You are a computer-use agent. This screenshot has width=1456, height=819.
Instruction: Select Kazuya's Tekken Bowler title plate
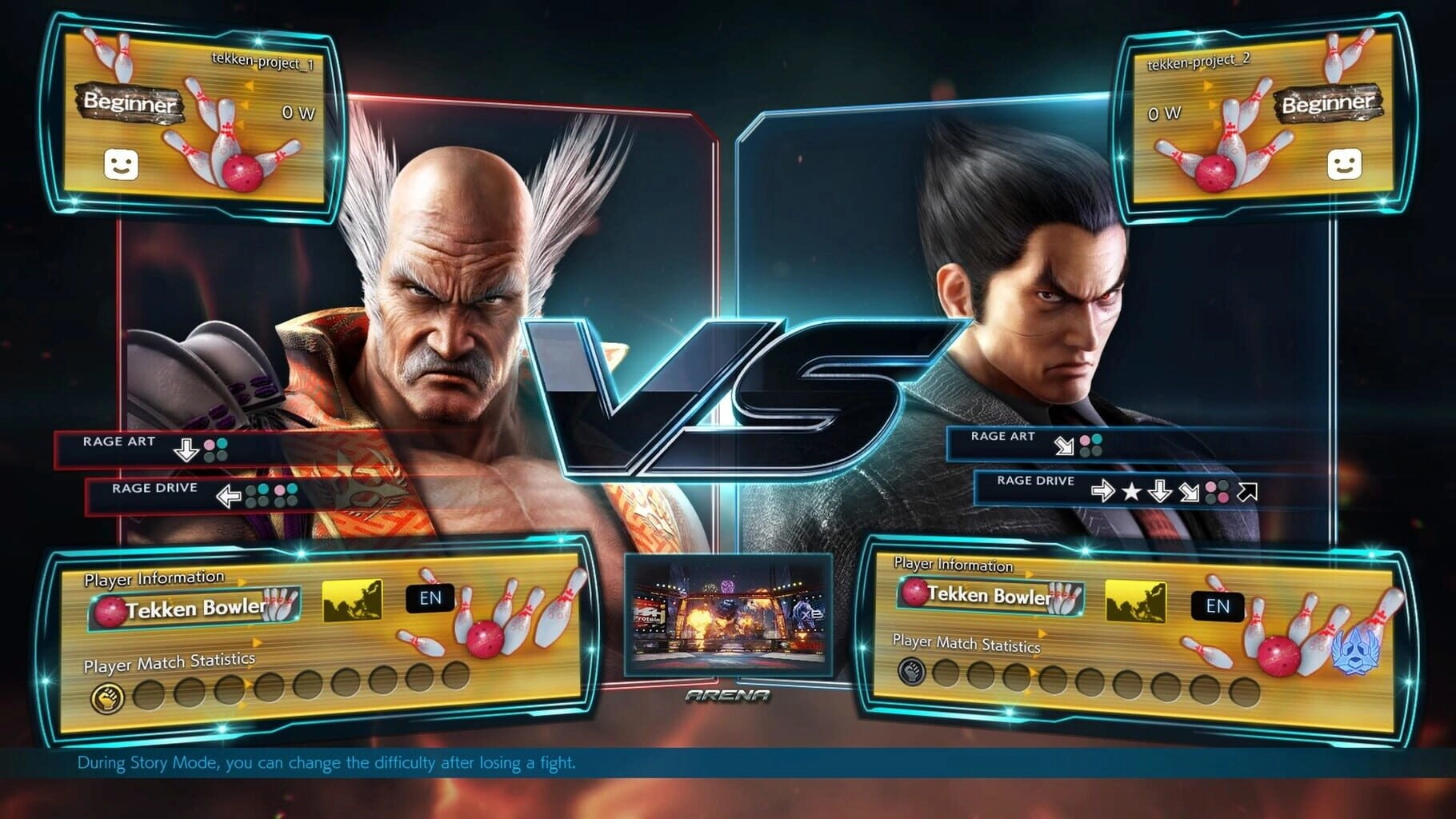point(990,595)
